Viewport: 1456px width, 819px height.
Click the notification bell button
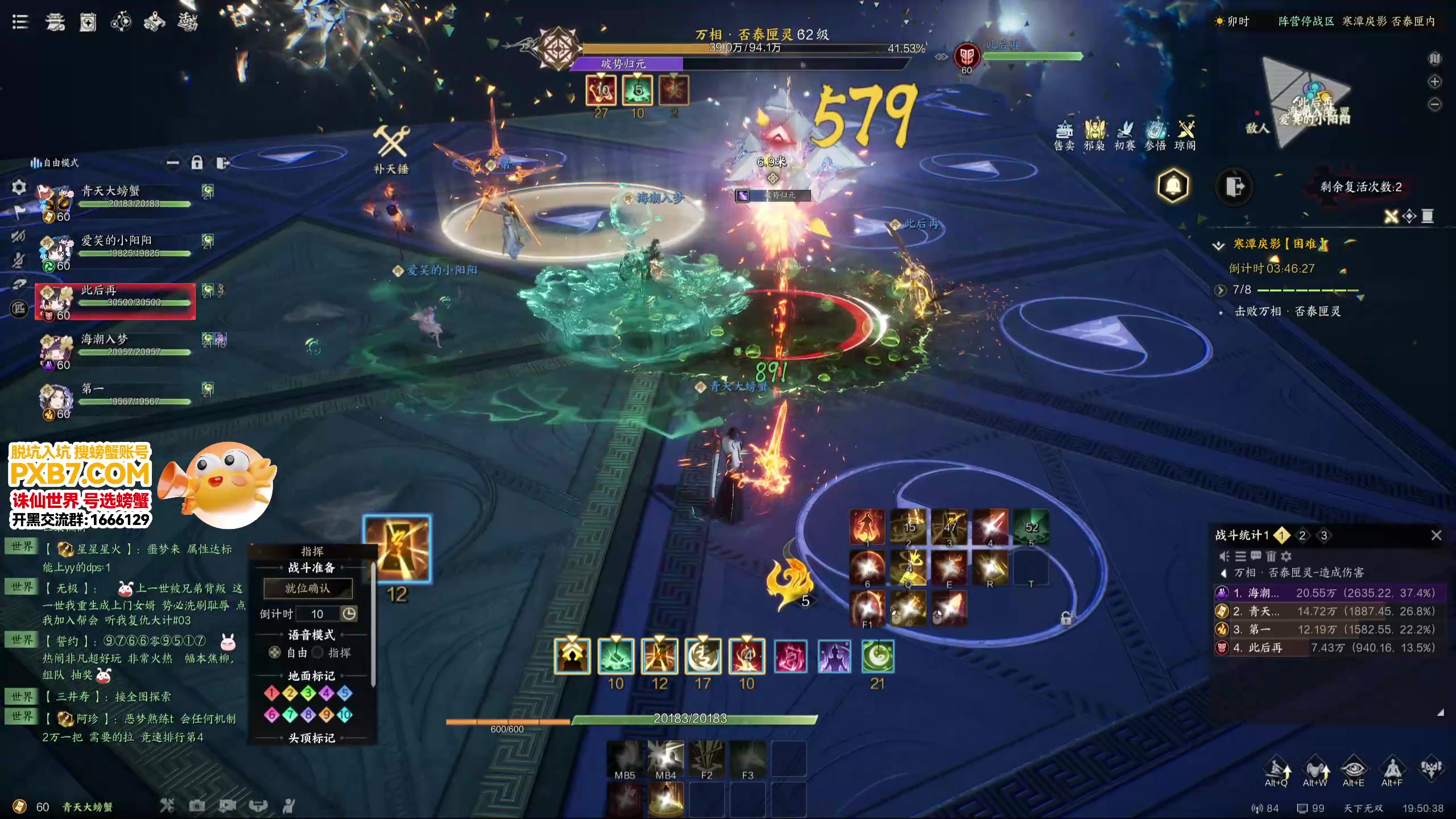tap(1173, 185)
